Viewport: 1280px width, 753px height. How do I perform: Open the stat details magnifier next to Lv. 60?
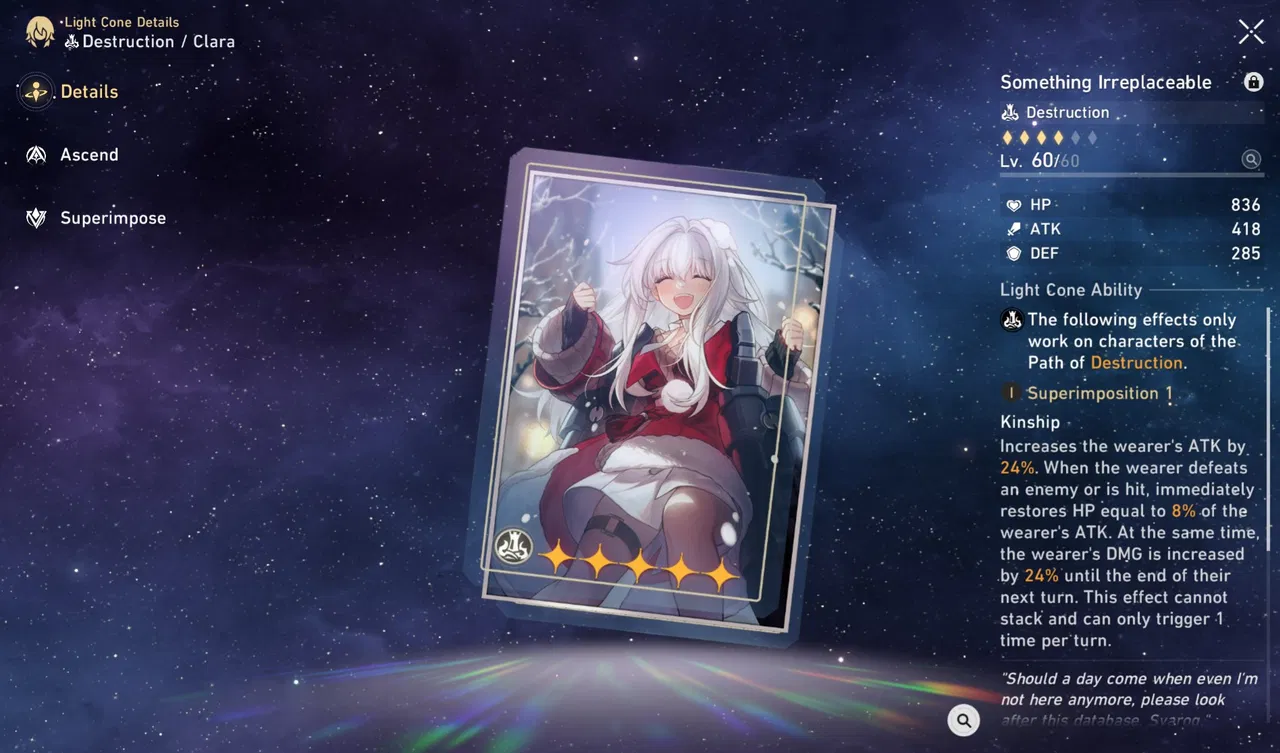point(1251,159)
